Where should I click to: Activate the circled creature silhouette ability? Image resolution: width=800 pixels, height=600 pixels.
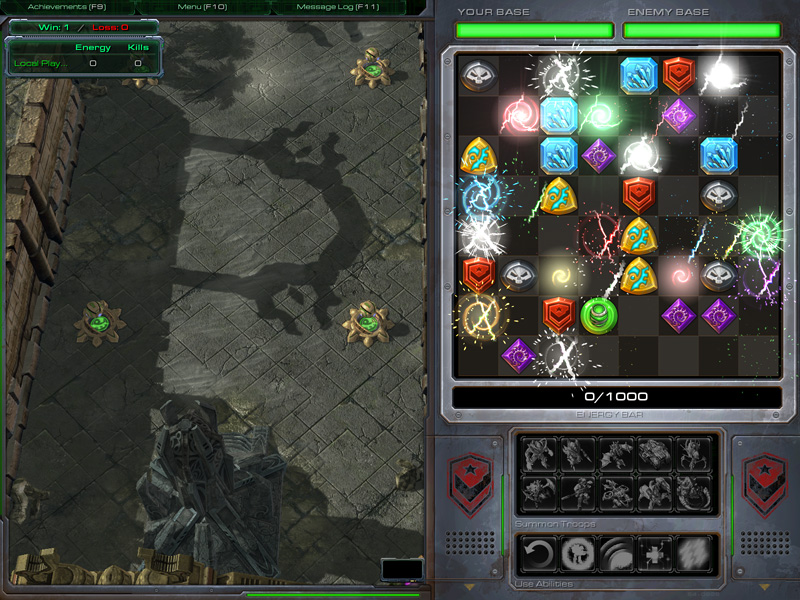click(x=578, y=553)
